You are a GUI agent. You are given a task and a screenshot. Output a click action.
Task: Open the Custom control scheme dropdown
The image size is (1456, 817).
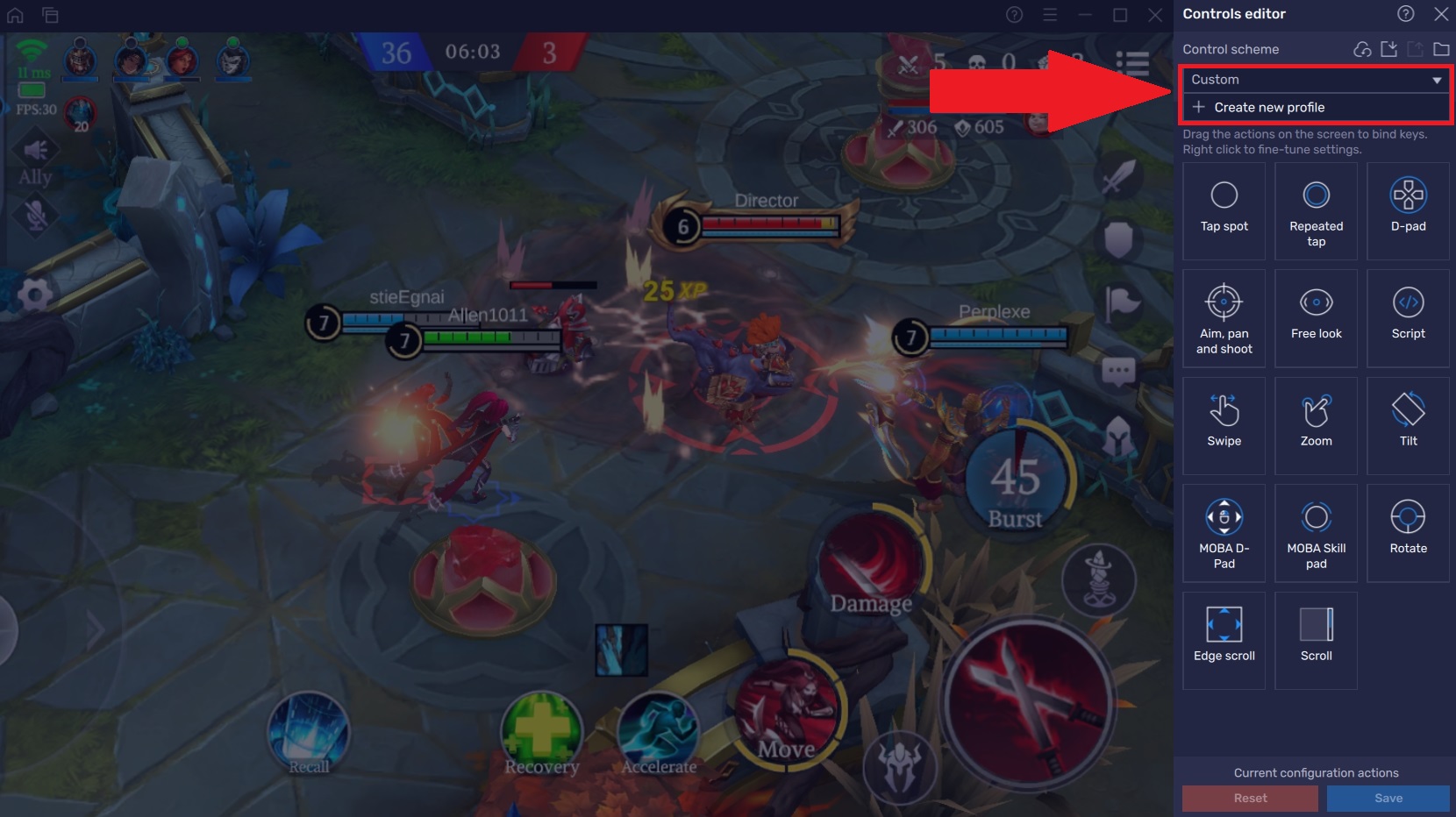1437,80
